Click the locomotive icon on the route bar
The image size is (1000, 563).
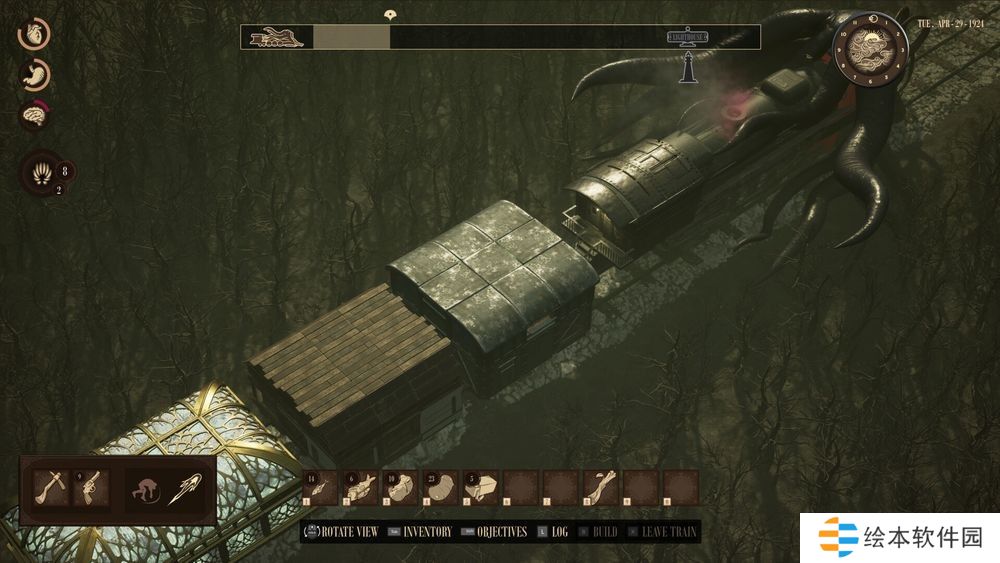[276, 37]
